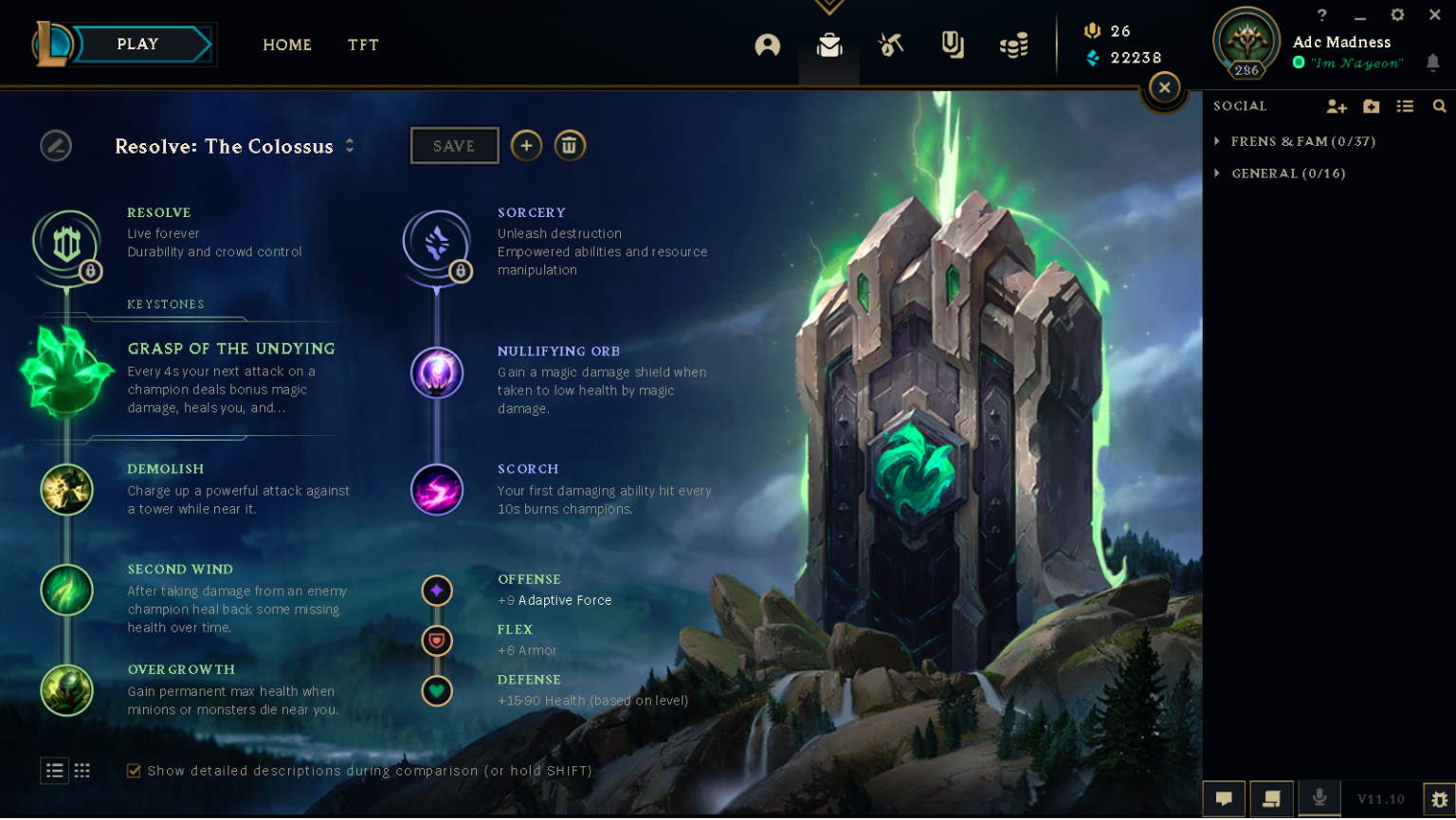Select the Nullifying Orb rune
This screenshot has height=820, width=1456.
[x=437, y=373]
